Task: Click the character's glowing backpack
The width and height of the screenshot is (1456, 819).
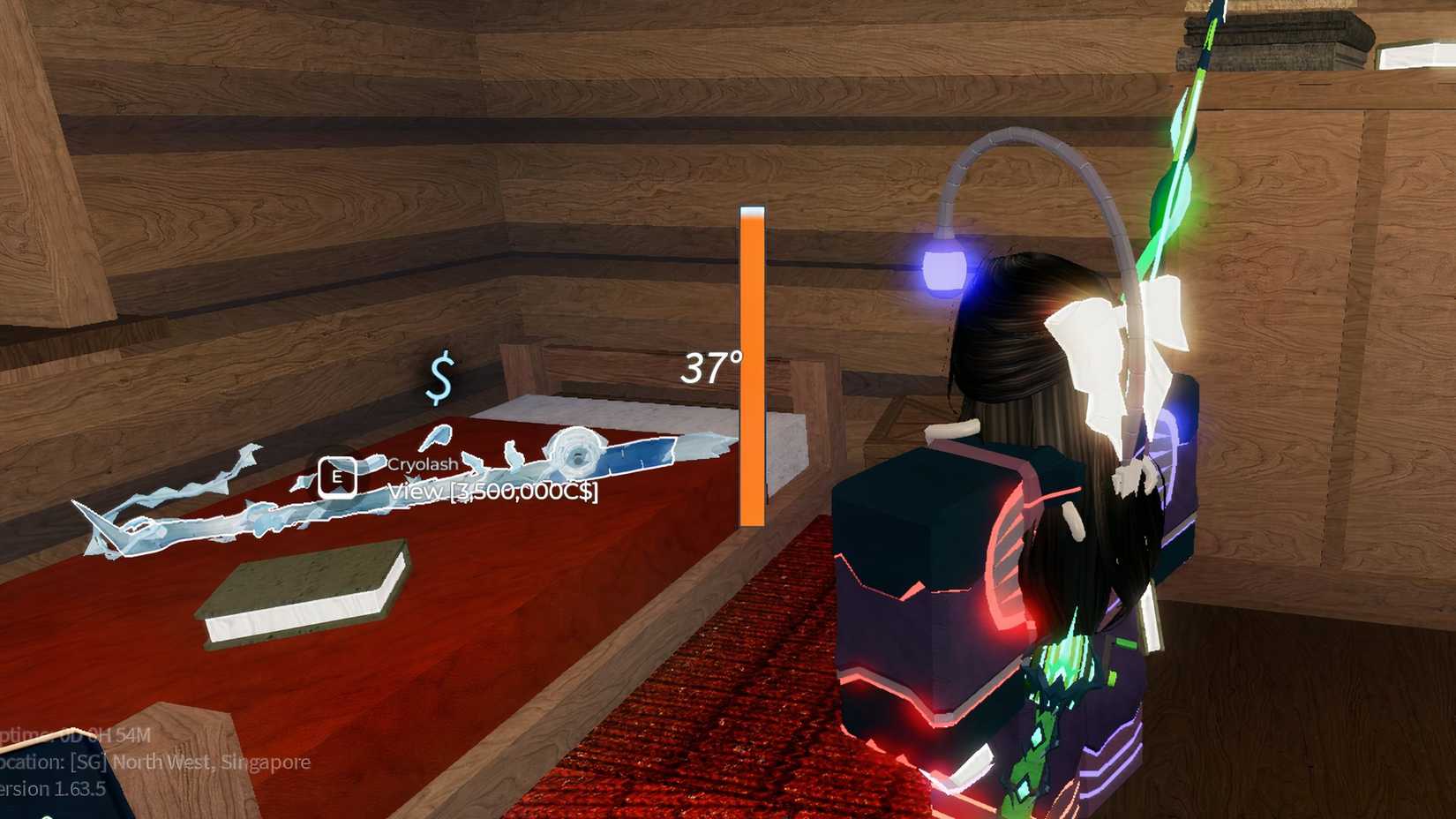Action: pyautogui.click(x=935, y=574)
